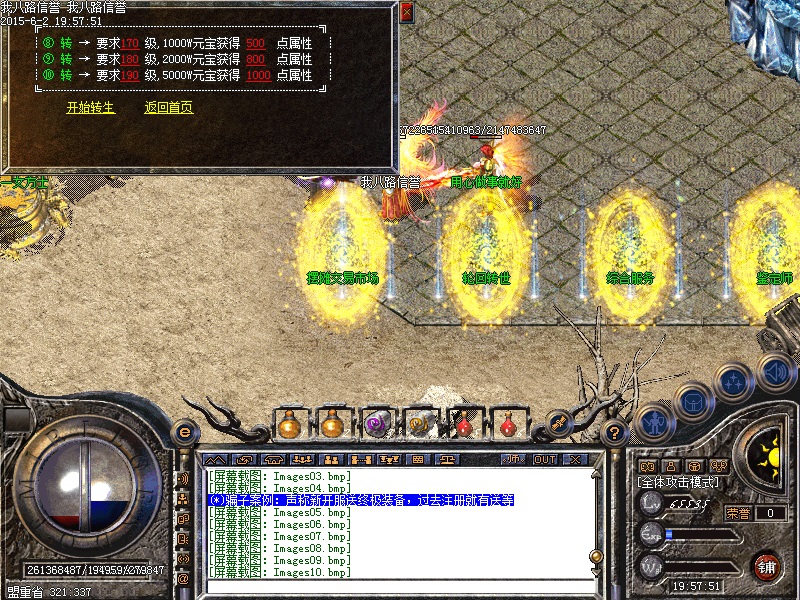Image resolution: width=800 pixels, height=600 pixels.
Task: Open the bag inventory round button
Action: [693, 401]
